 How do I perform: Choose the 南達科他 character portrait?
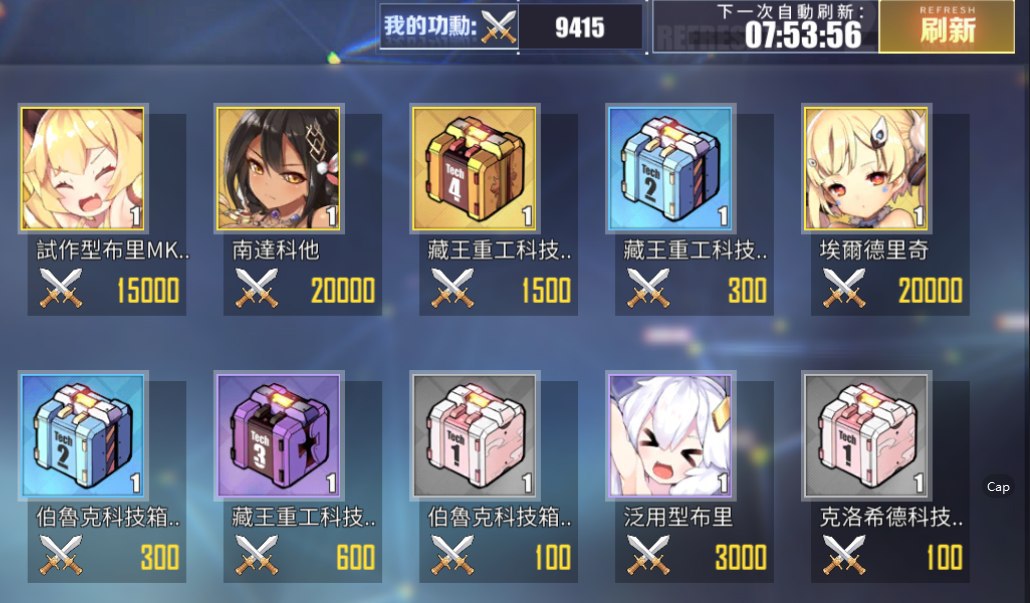[278, 169]
